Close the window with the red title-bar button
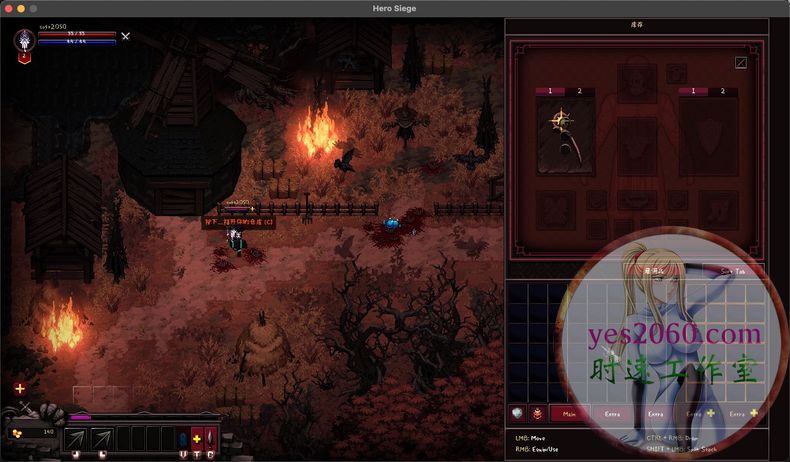 [x=8, y=8]
